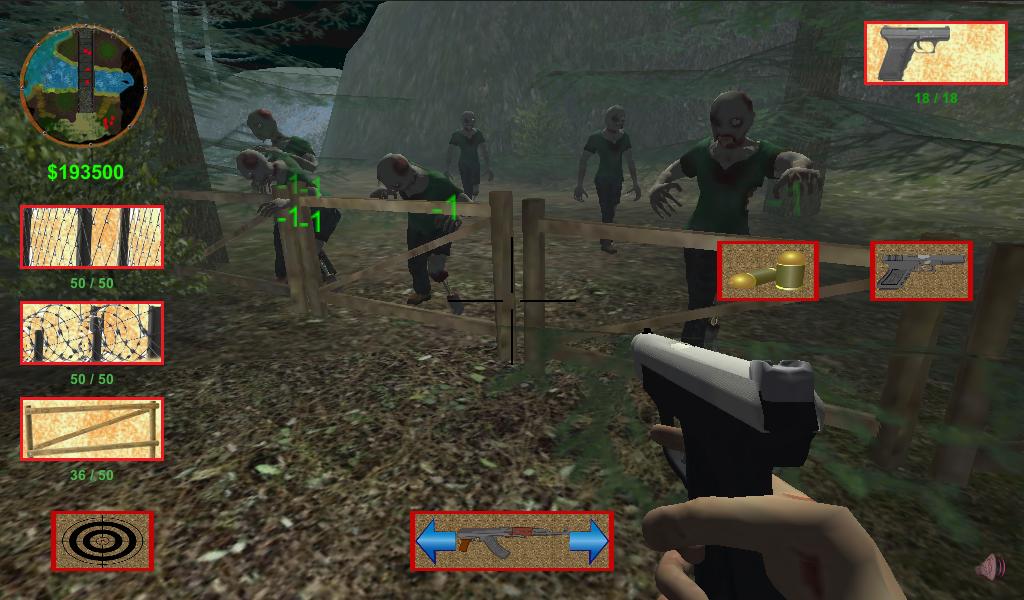
Task: Select the wooden fence barricade icon
Action: [x=92, y=429]
